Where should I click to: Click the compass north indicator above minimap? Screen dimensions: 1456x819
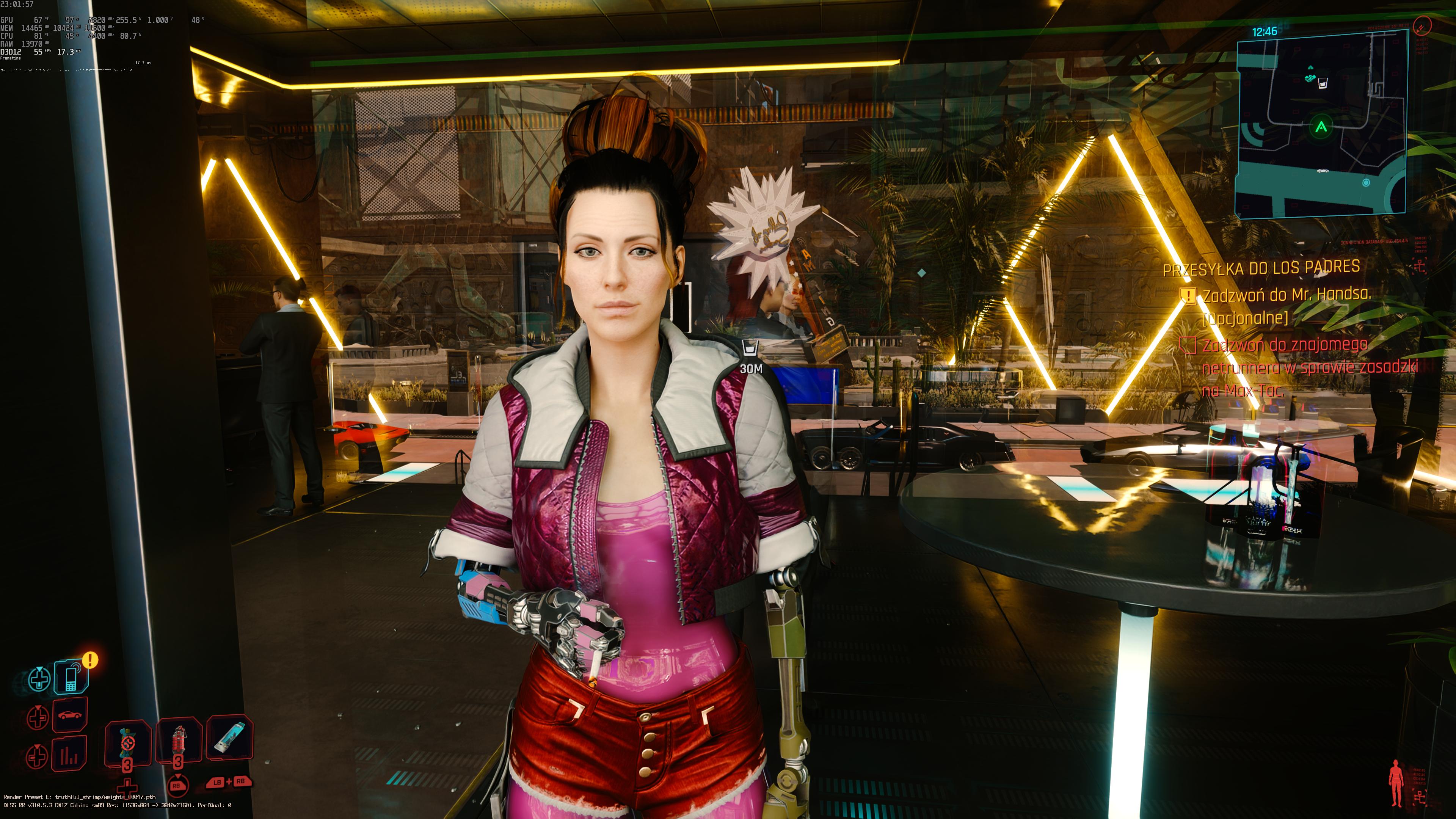pyautogui.click(x=1422, y=25)
